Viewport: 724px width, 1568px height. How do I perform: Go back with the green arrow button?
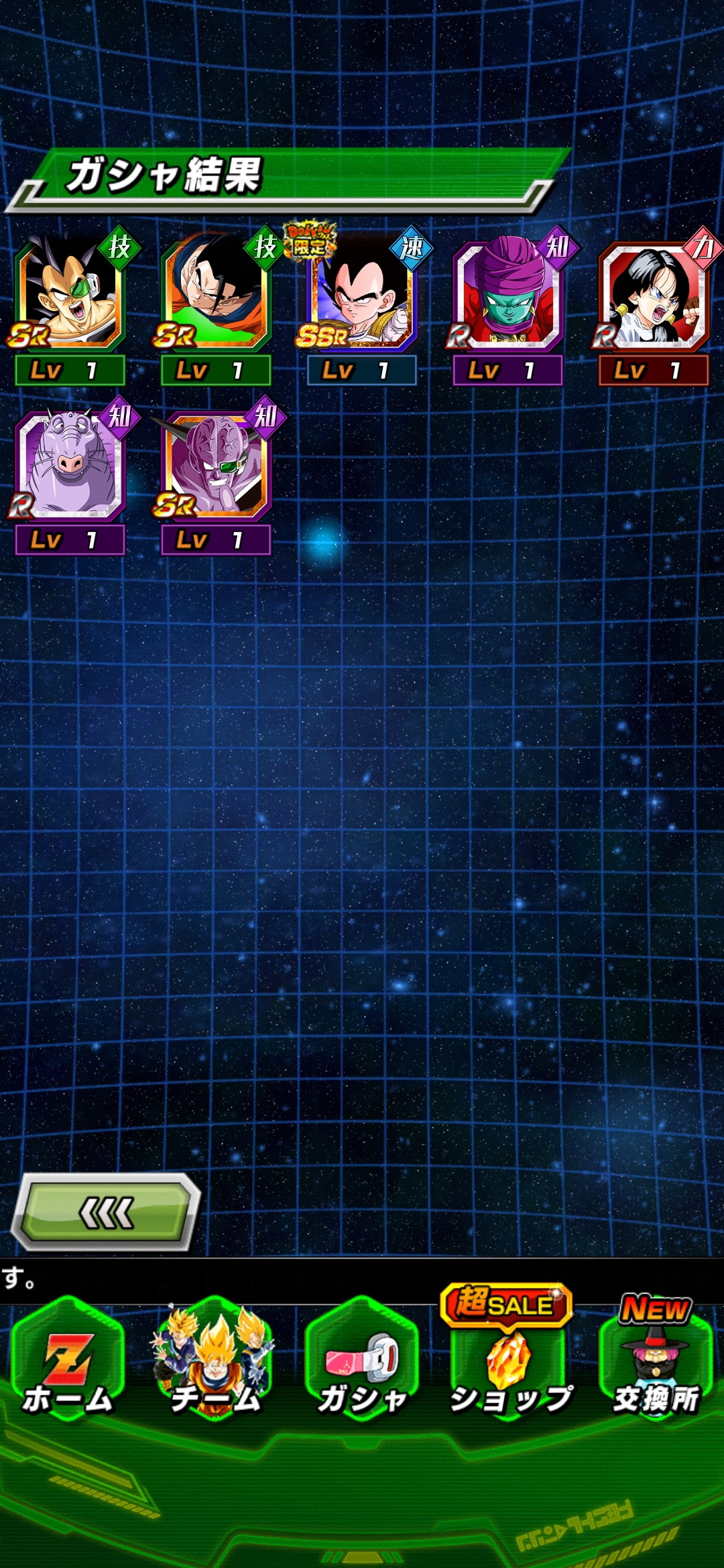pos(106,1213)
